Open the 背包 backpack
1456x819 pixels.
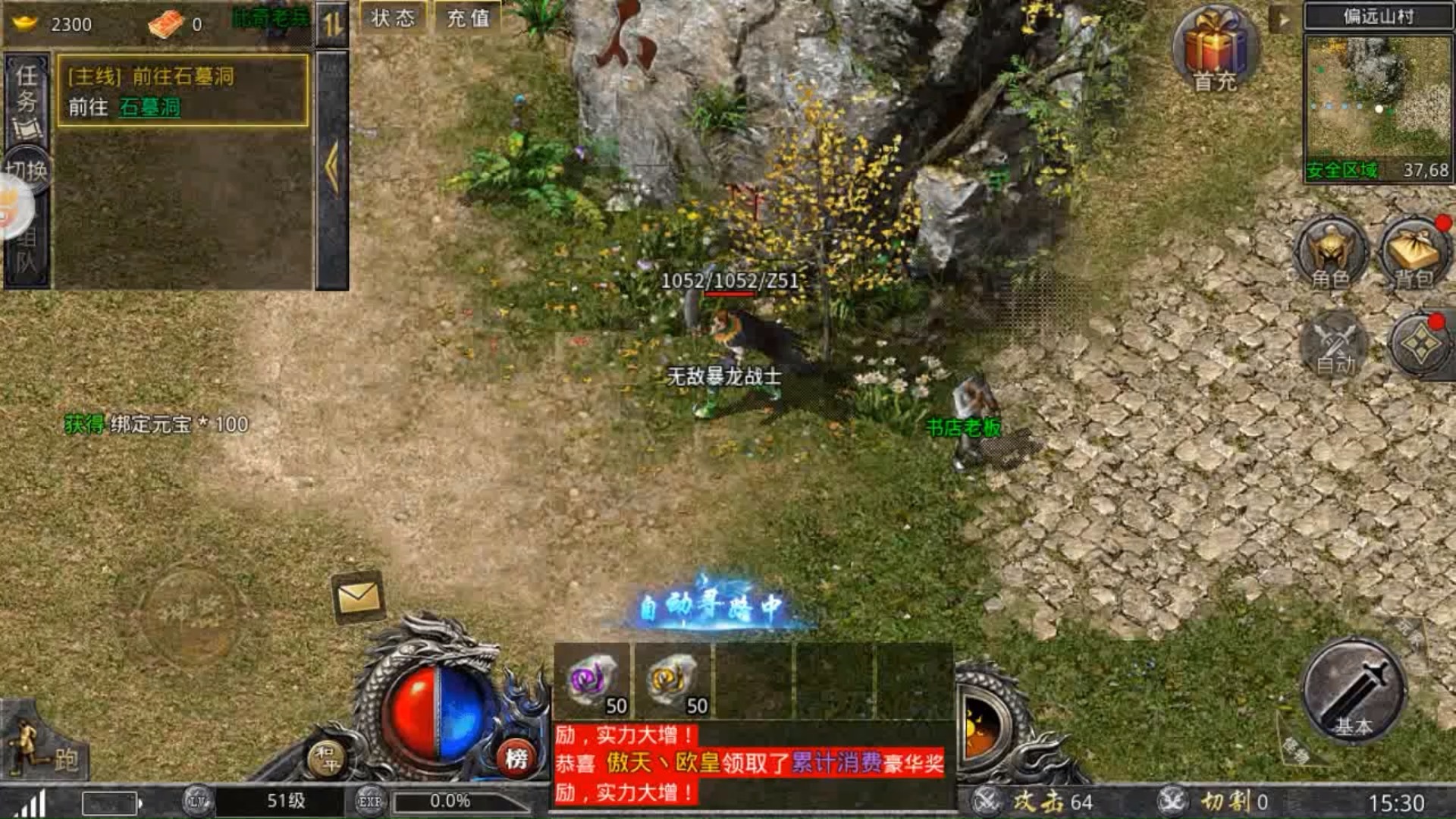pyautogui.click(x=1414, y=254)
